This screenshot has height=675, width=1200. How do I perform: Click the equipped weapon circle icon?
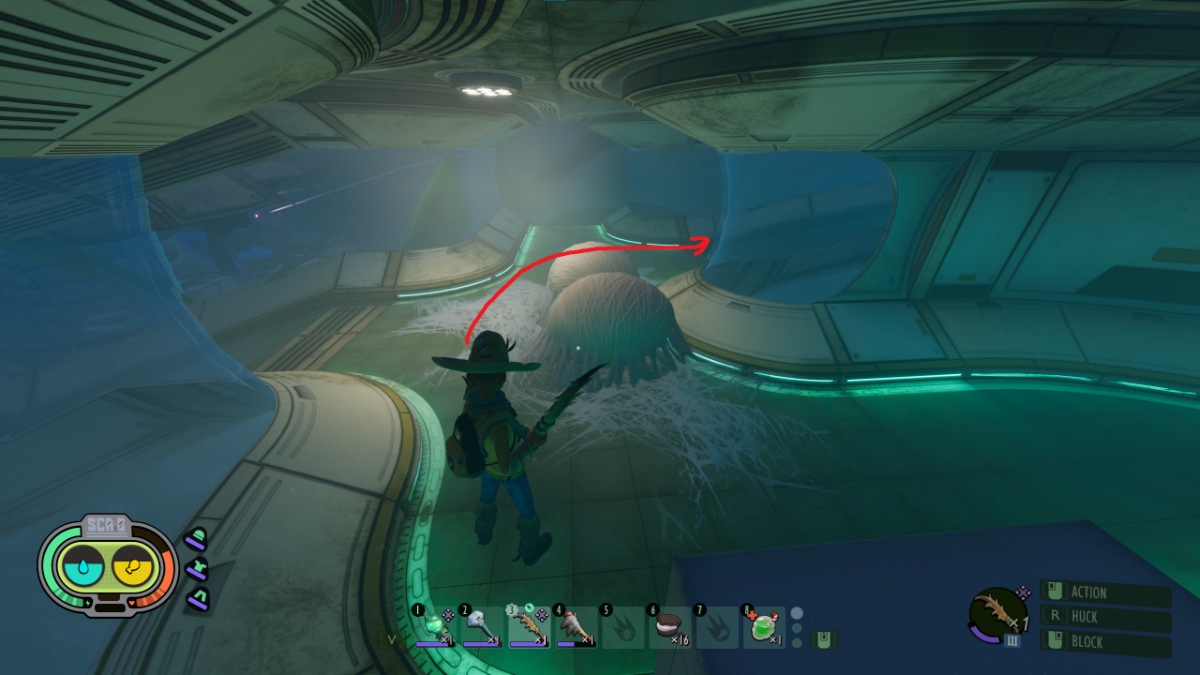tap(997, 612)
